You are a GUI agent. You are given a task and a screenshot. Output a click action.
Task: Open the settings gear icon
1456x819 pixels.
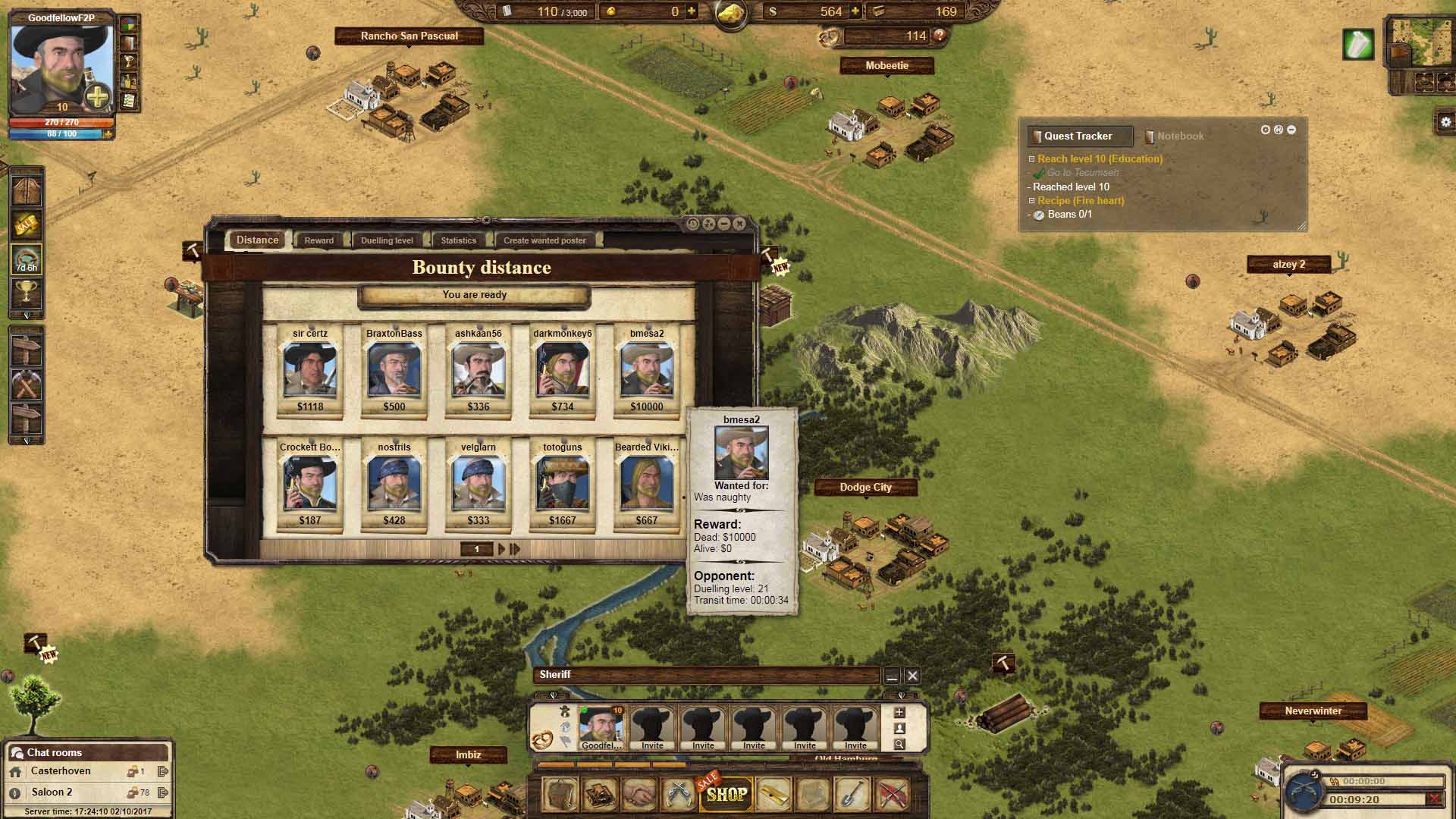(1445, 122)
